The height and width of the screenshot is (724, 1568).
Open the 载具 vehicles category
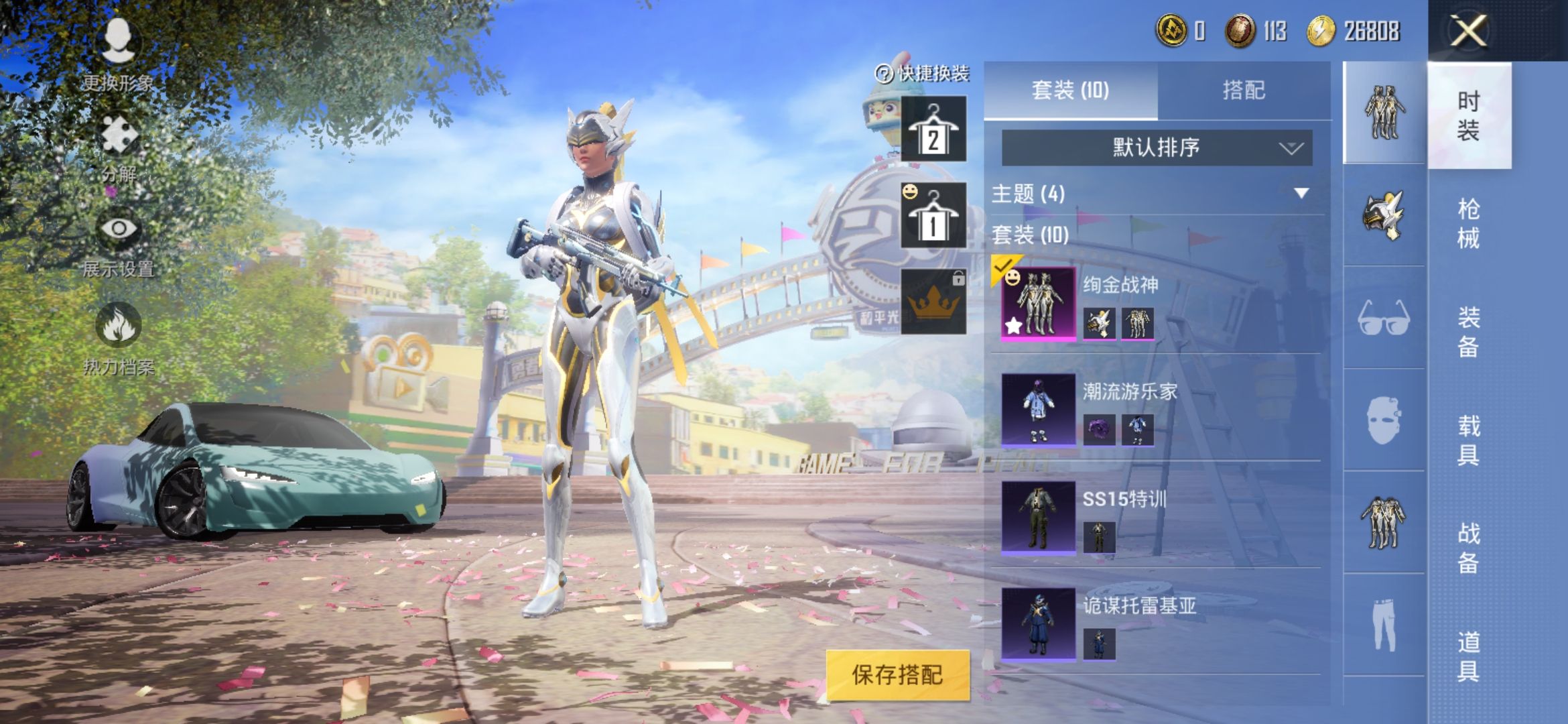click(1468, 440)
